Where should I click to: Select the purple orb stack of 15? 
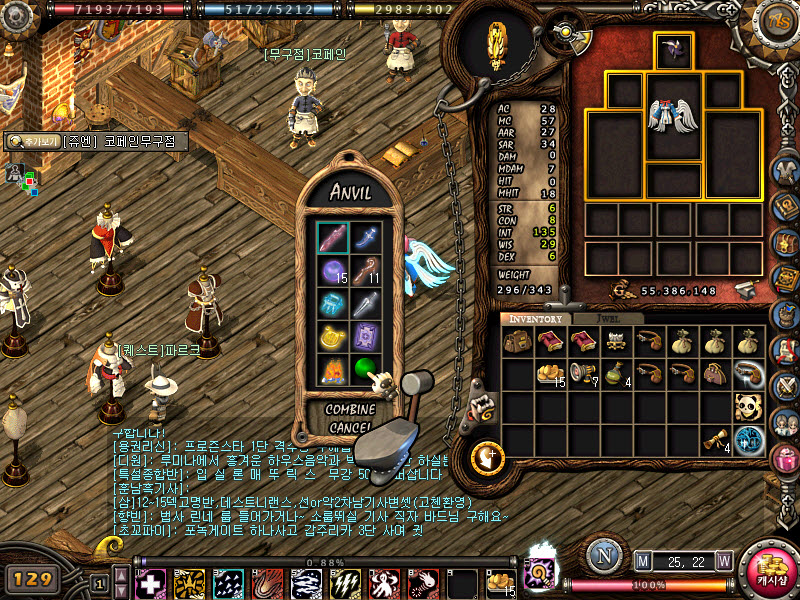click(333, 271)
